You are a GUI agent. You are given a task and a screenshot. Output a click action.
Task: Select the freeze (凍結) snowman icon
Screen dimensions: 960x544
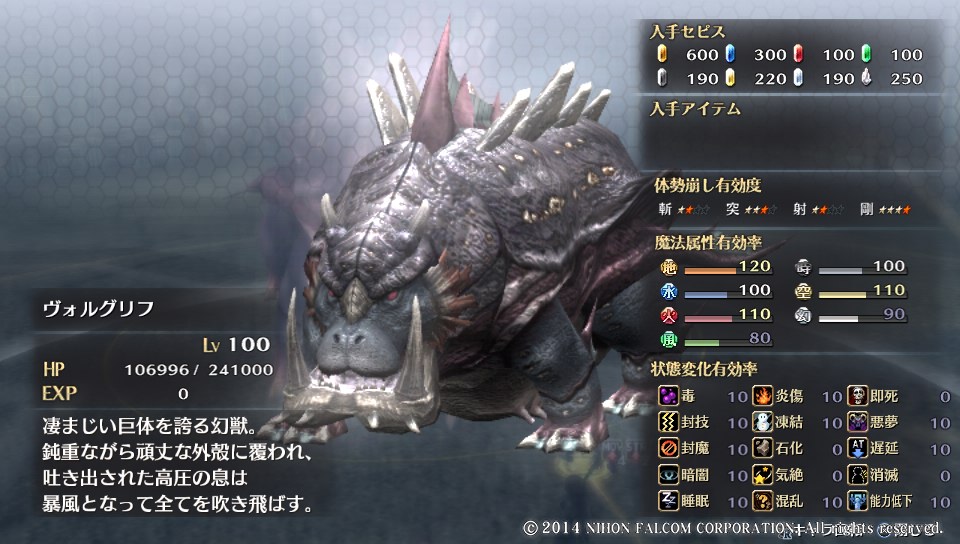[763, 423]
